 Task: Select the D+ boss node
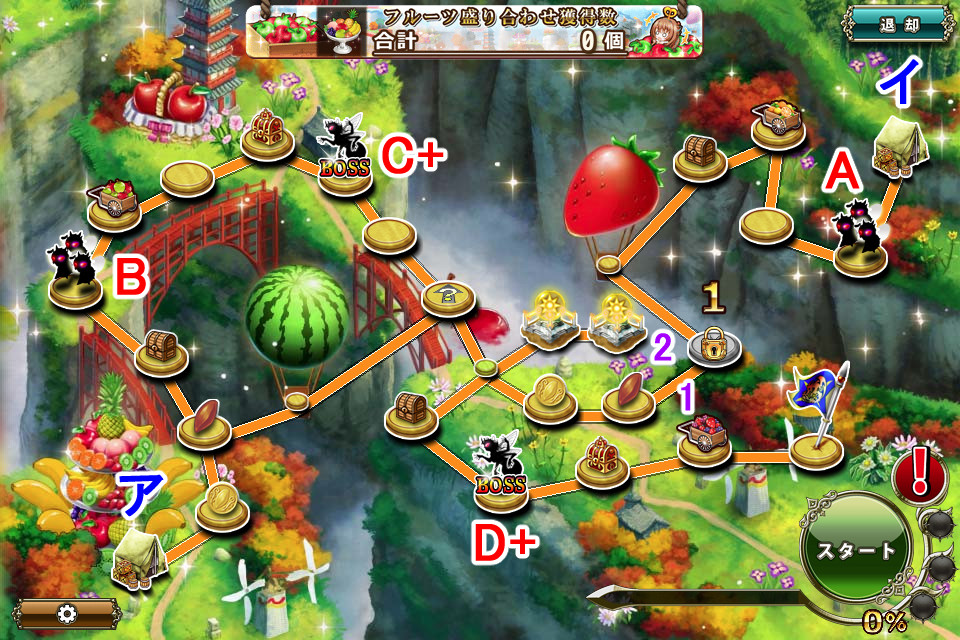click(500, 478)
